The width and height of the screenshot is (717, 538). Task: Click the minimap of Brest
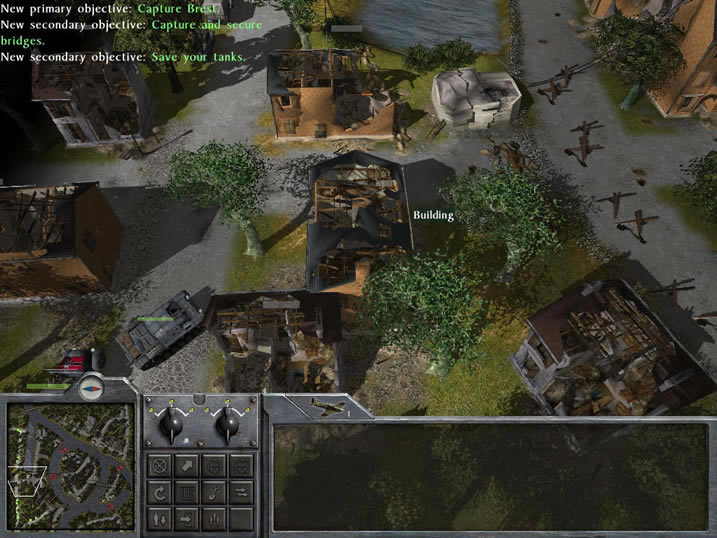pyautogui.click(x=70, y=464)
